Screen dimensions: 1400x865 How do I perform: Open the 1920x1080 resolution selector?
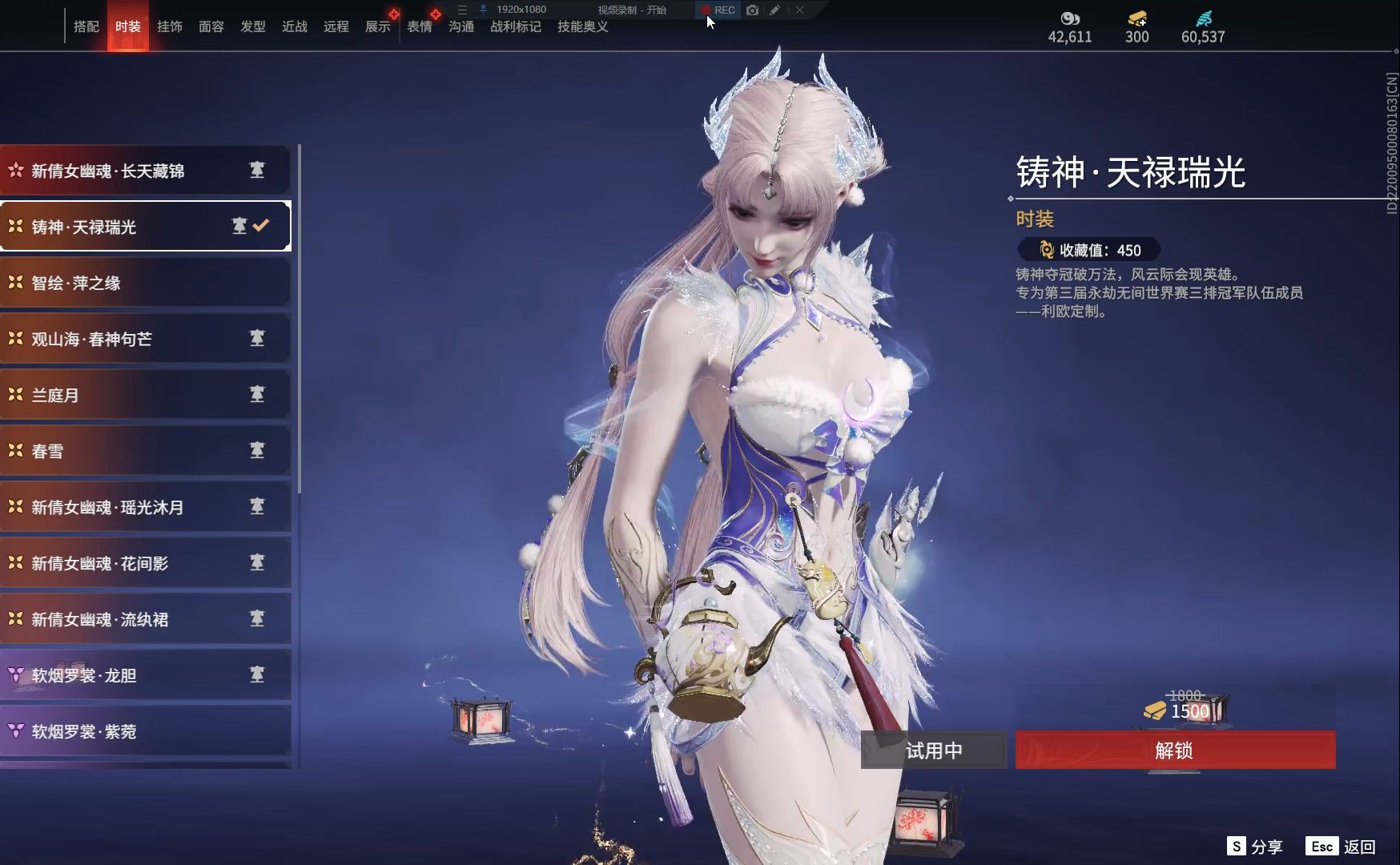point(521,10)
